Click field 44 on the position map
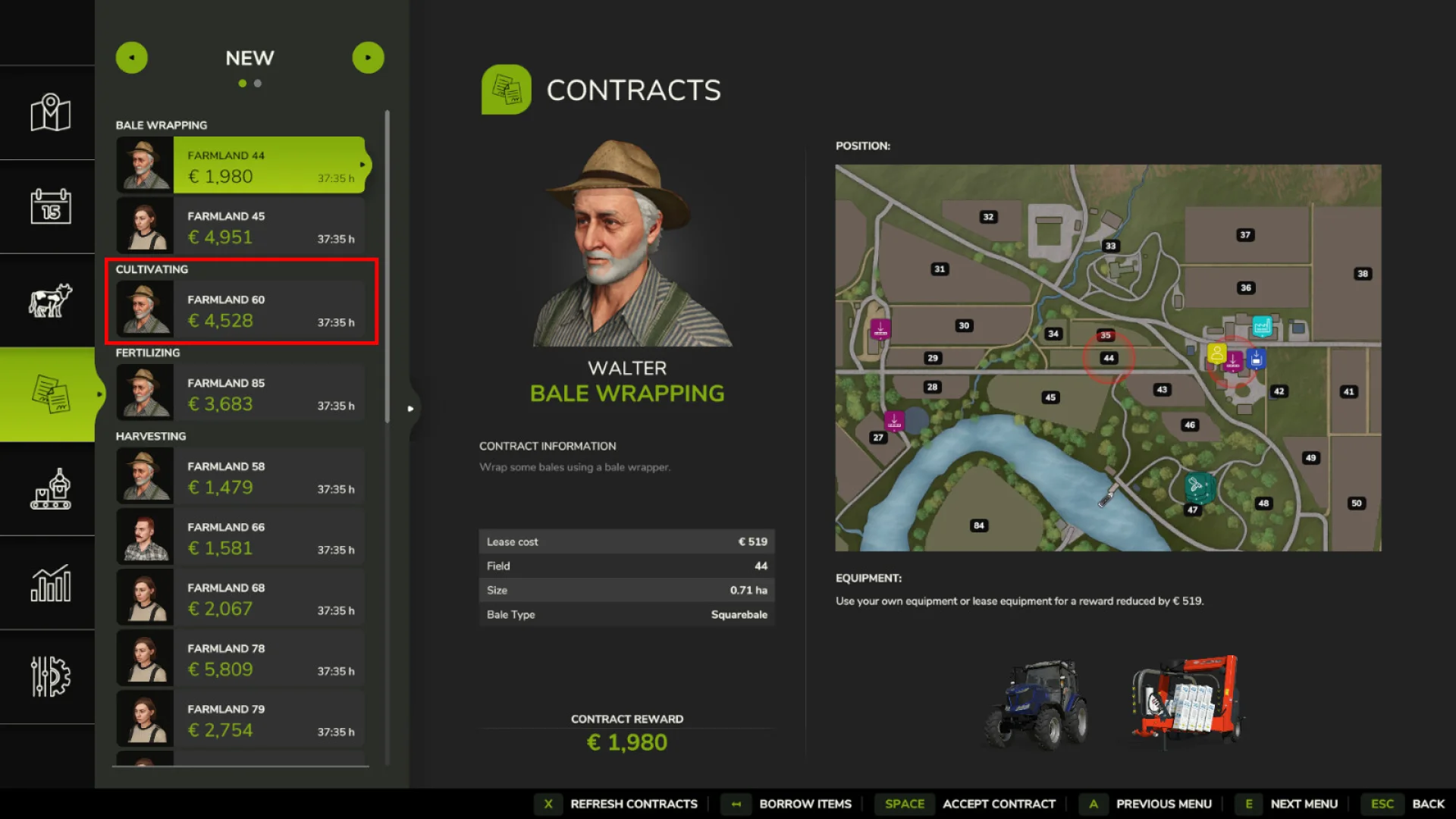The height and width of the screenshot is (819, 1456). 1109,357
